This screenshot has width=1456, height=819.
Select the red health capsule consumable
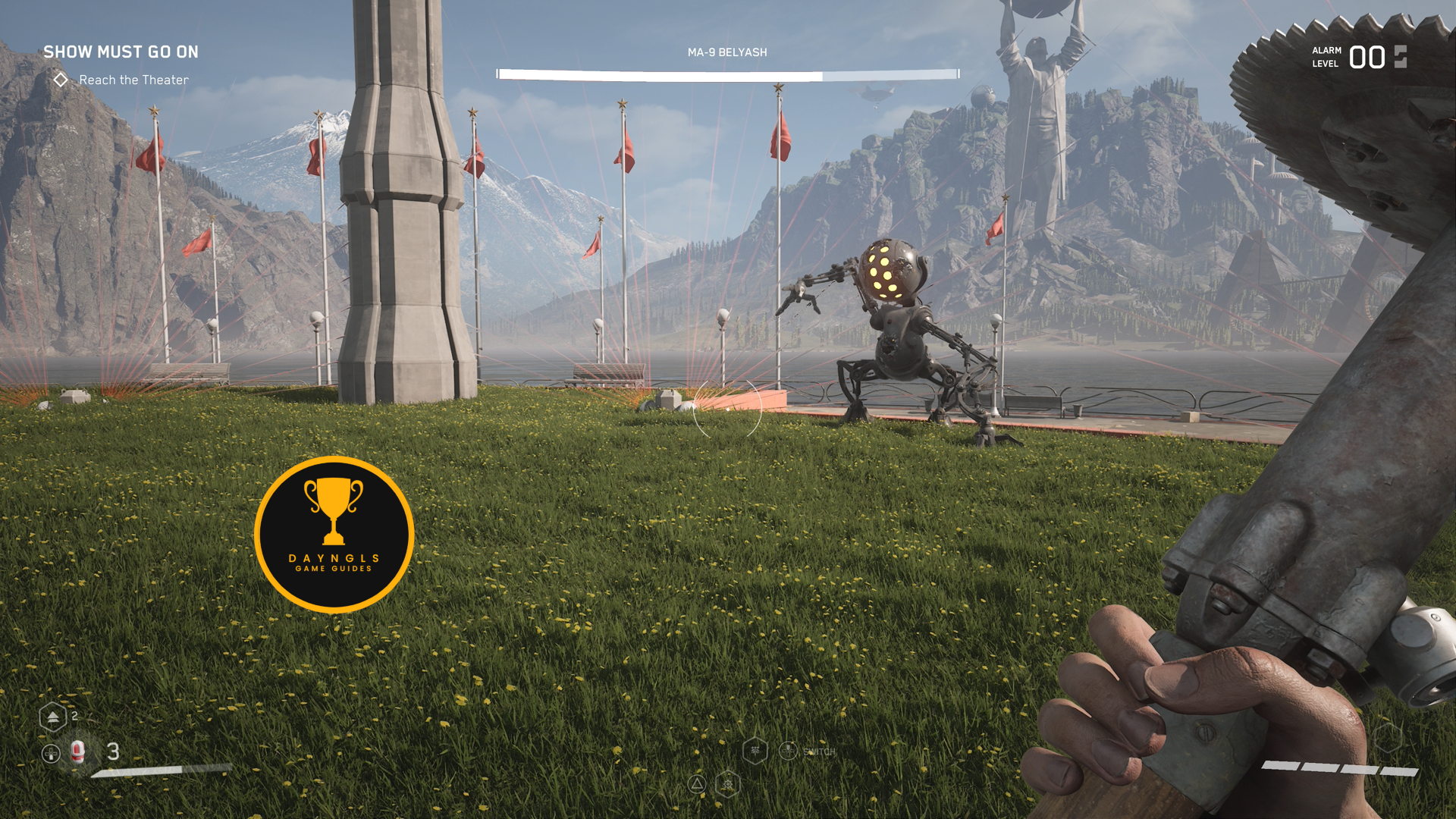point(77,751)
